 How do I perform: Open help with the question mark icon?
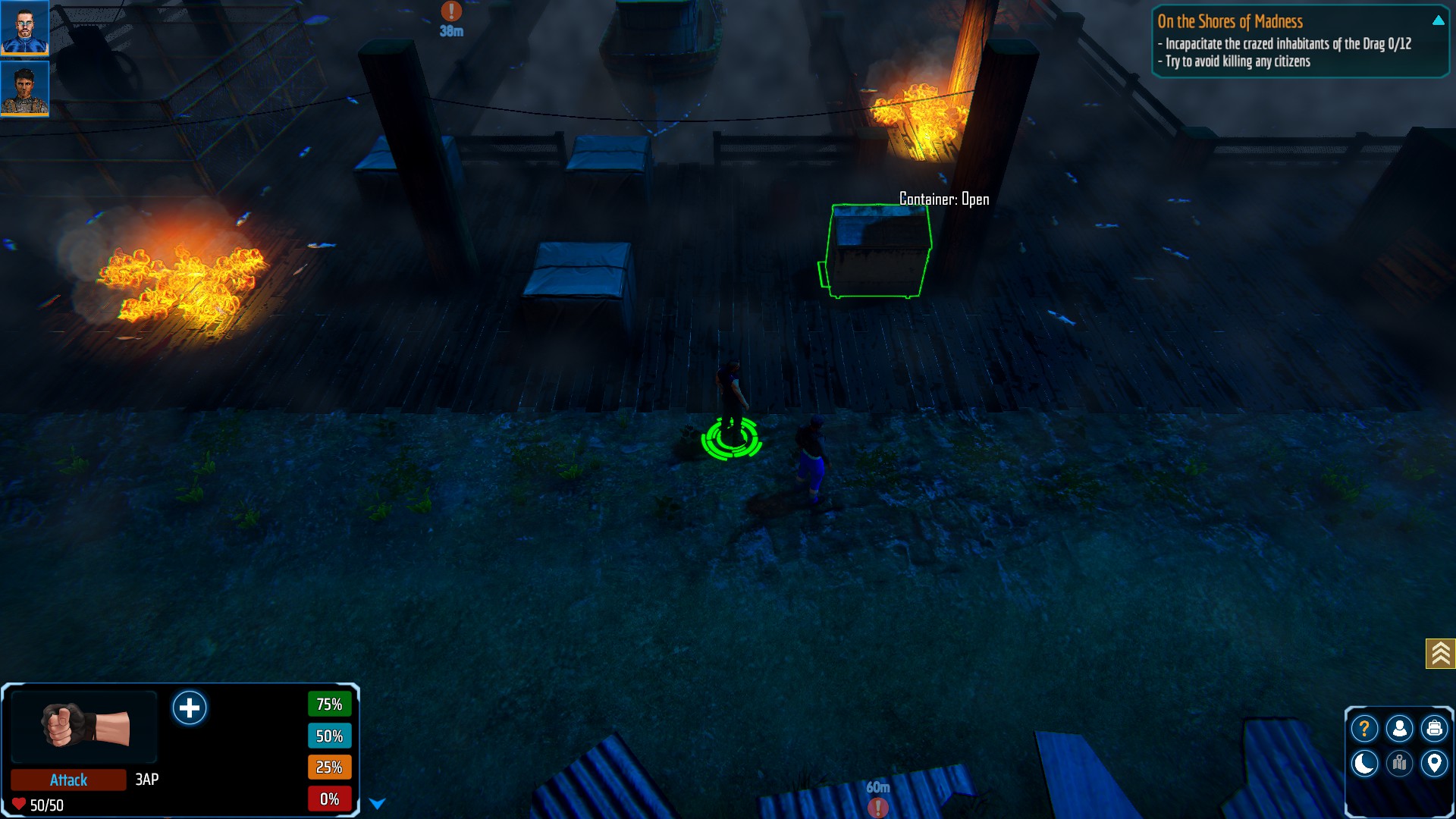point(1364,729)
